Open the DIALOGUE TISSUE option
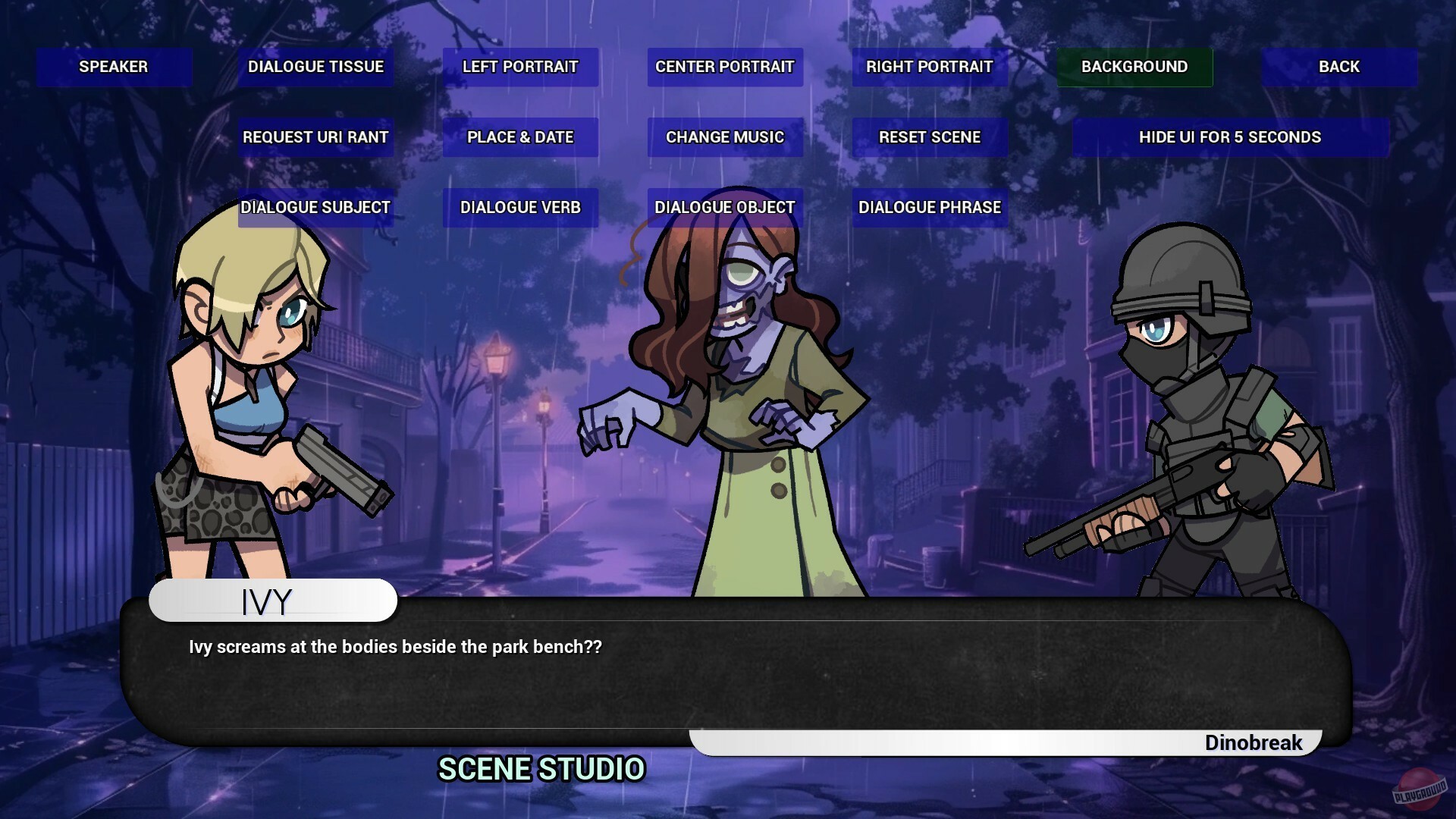The image size is (1456, 819). click(315, 67)
